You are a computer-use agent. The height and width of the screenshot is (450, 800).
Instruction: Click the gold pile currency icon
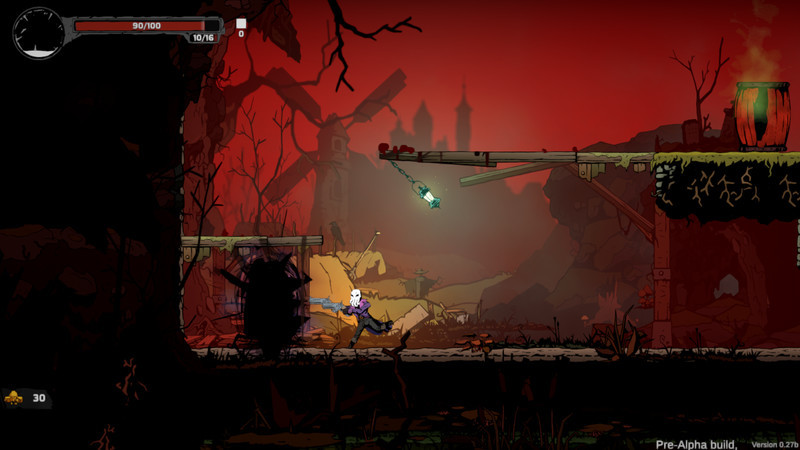pos(14,398)
